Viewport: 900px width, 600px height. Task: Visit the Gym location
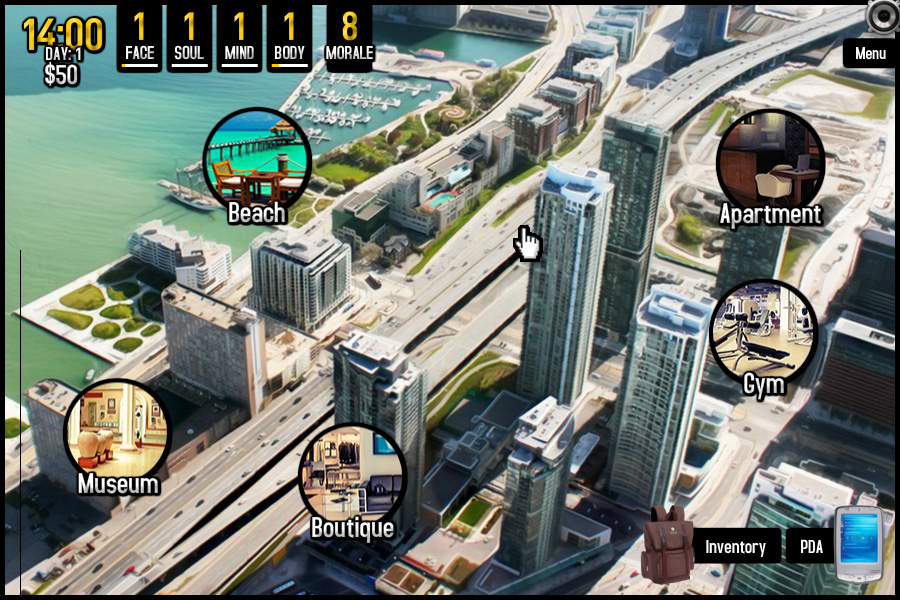pos(764,333)
